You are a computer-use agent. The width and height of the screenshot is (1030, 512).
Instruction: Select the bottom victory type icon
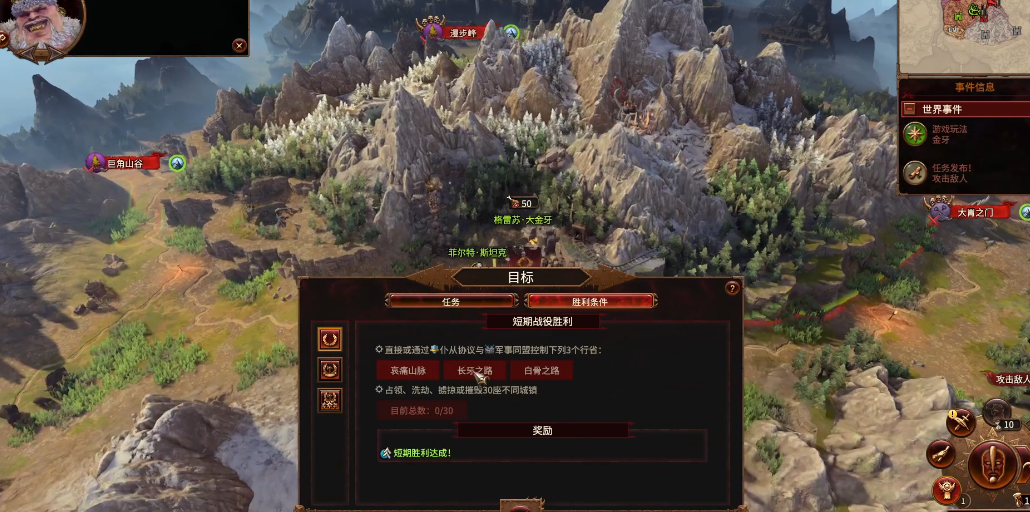pyautogui.click(x=330, y=400)
